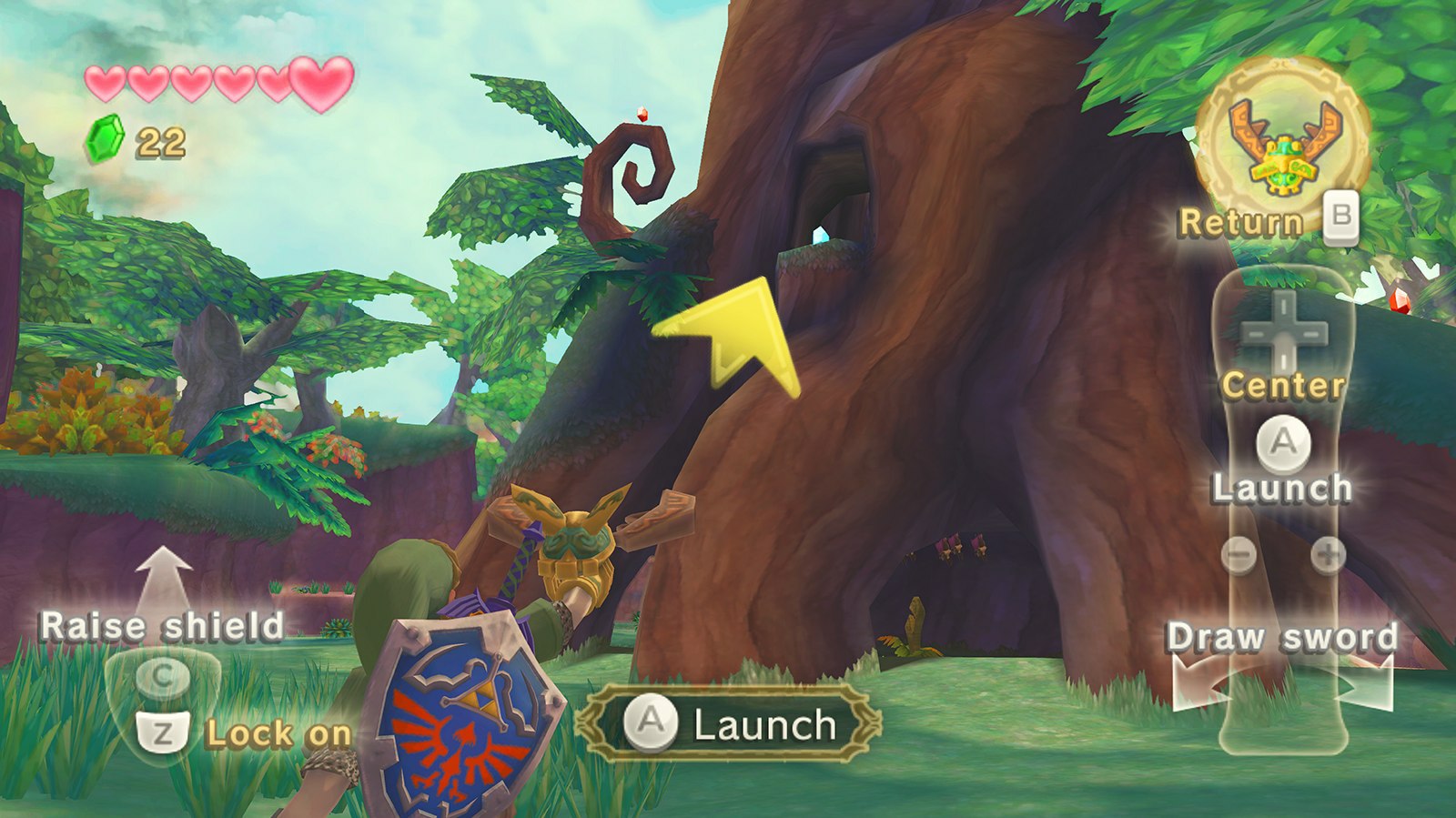Viewport: 1456px width, 818px height.
Task: Click the C button under Raise shield
Action: tap(164, 674)
